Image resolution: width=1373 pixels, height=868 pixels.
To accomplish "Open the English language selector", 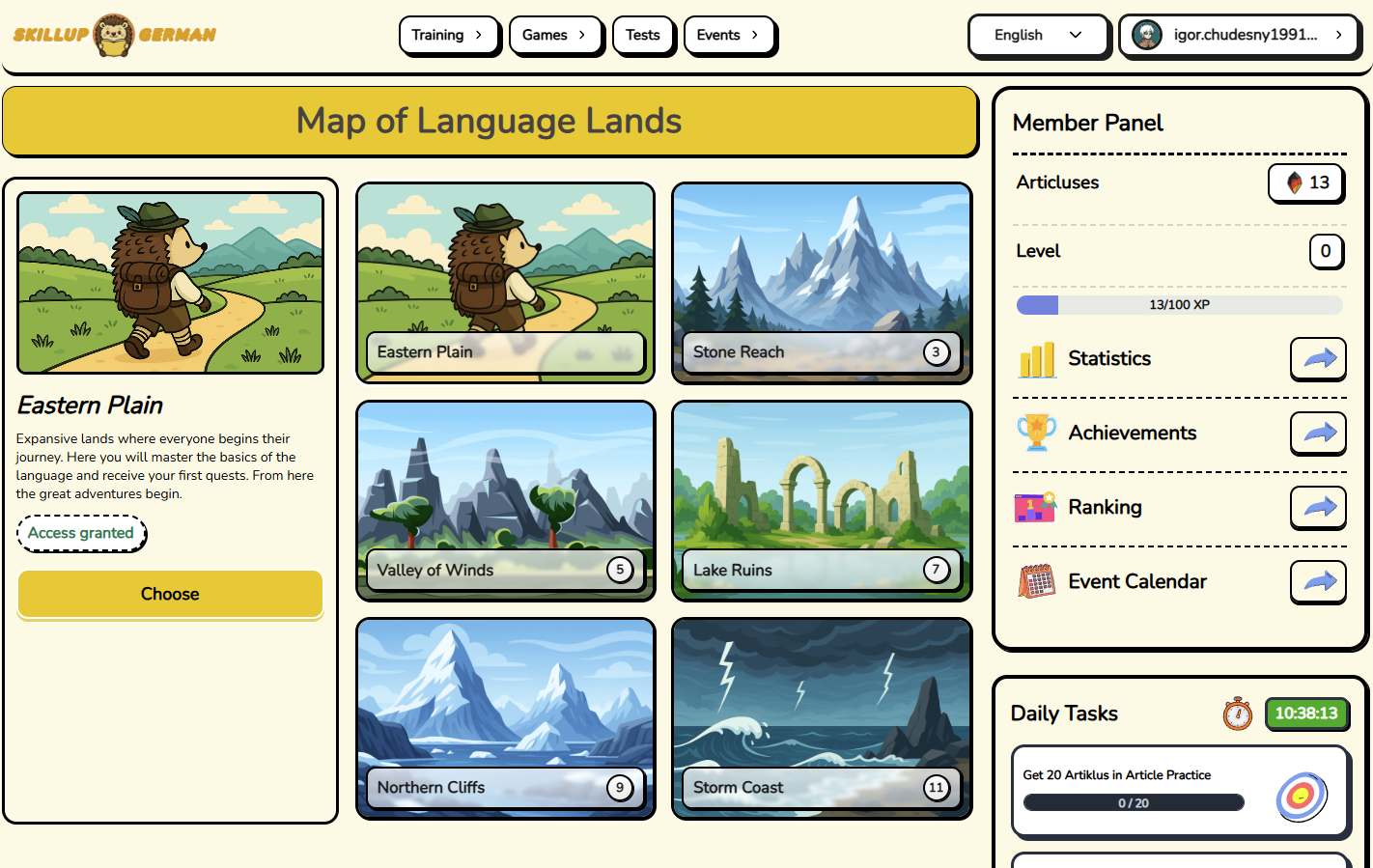I will (x=1039, y=35).
